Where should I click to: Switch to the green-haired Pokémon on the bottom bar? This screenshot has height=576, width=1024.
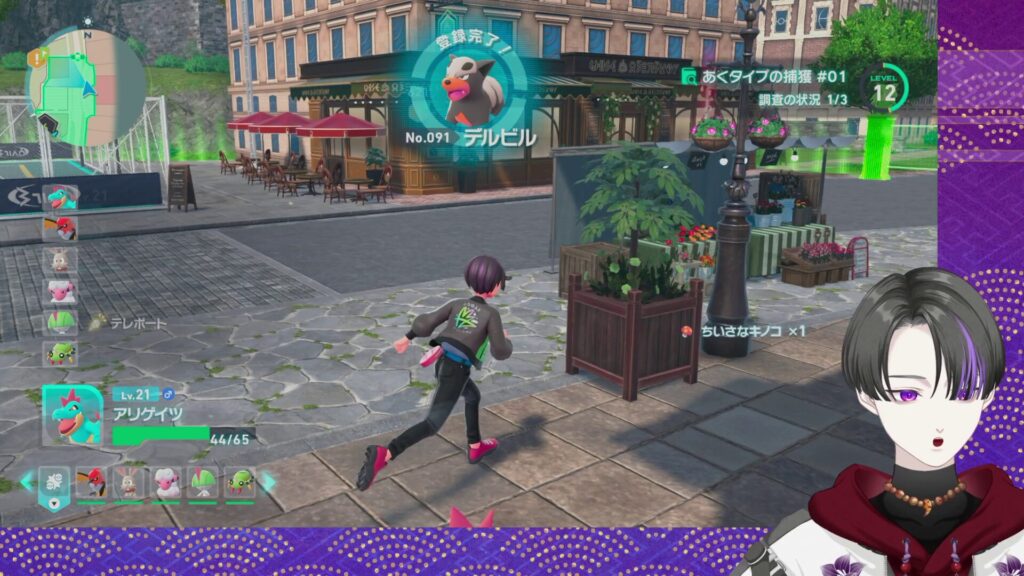point(203,482)
